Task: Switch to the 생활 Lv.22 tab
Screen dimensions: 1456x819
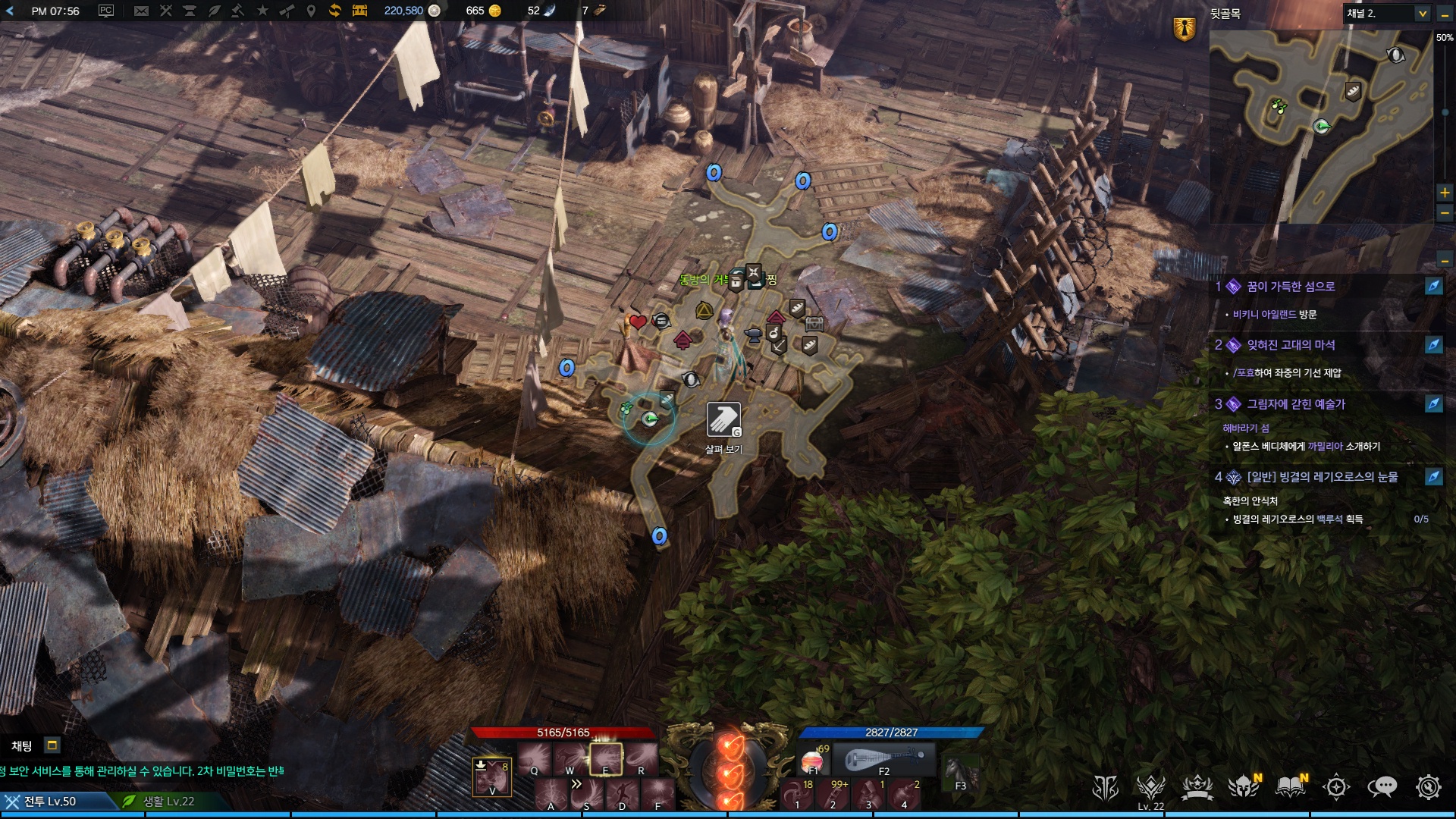Action: (168, 802)
